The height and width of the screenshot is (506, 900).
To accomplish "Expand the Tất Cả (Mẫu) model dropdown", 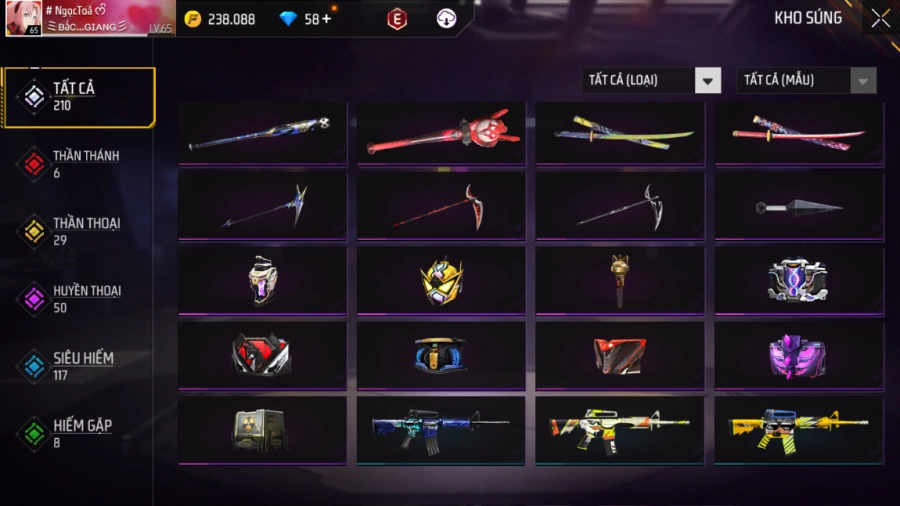I will (806, 80).
